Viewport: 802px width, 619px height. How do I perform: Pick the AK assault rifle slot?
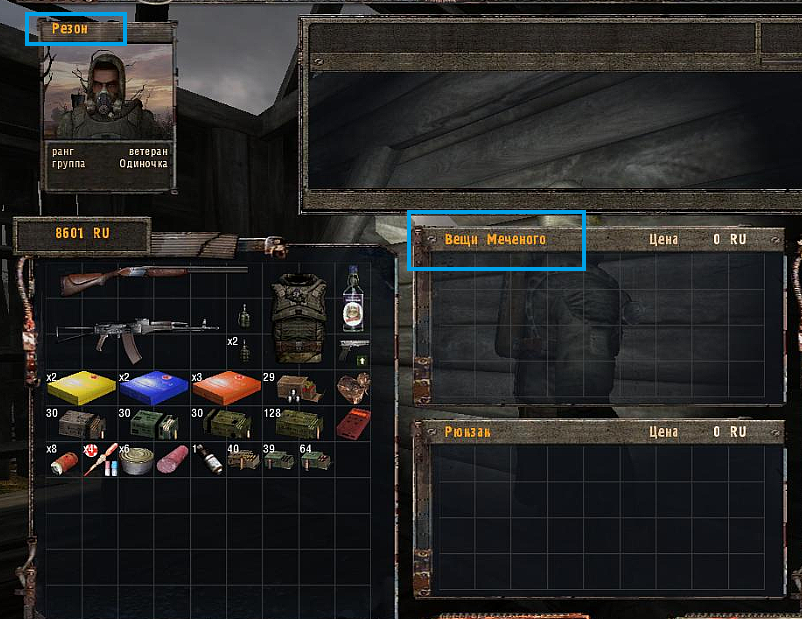pyautogui.click(x=137, y=332)
